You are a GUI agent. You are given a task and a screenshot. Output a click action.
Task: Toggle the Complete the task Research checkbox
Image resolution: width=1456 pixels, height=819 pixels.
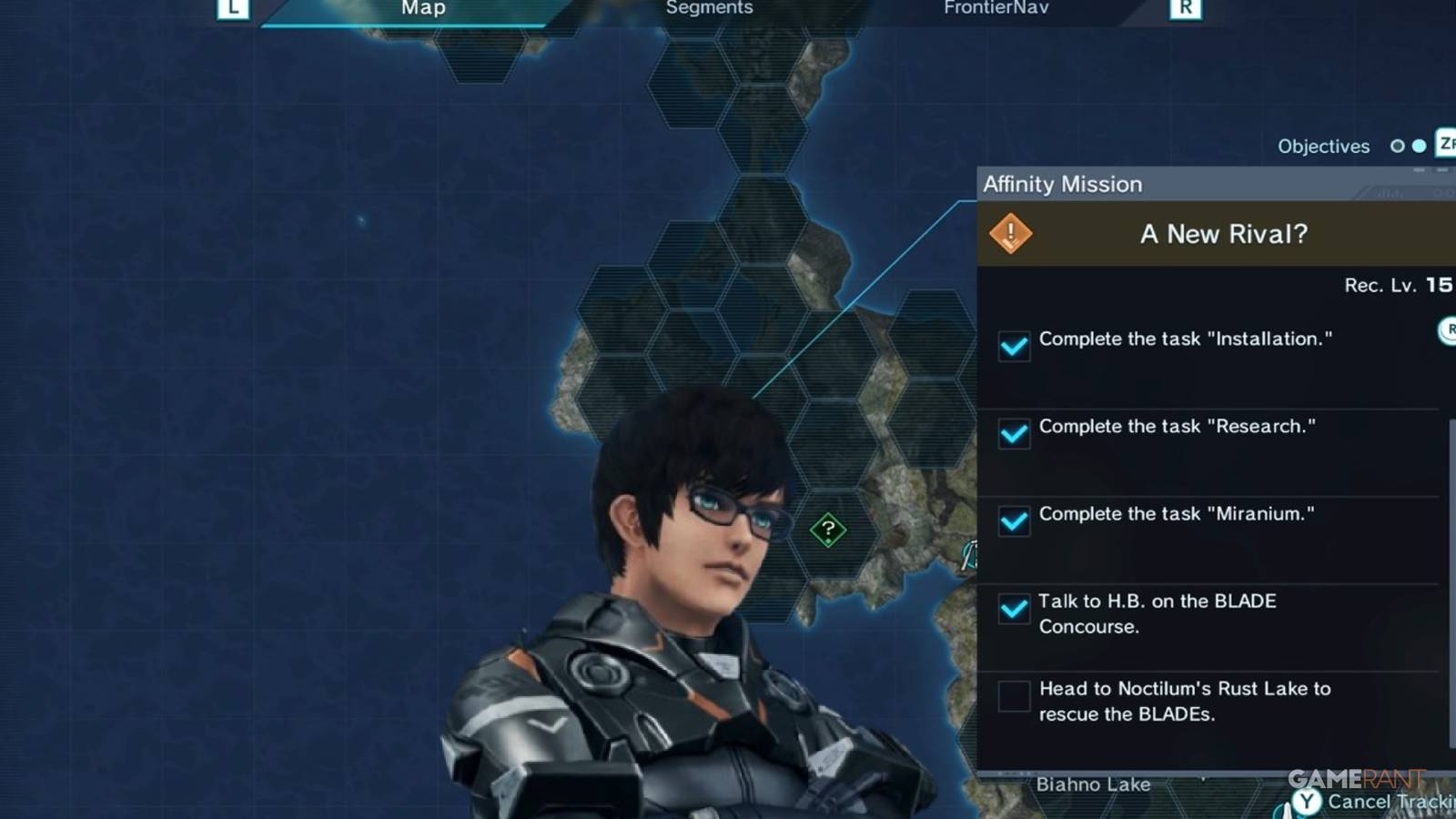coord(1013,435)
